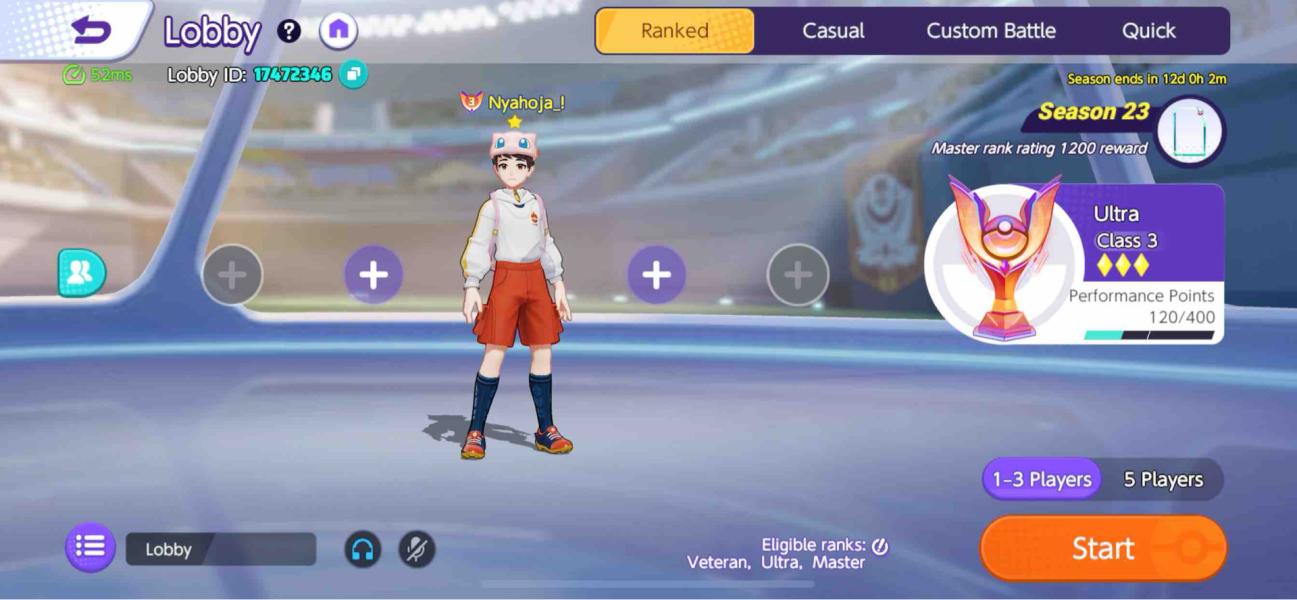
Task: Toggle the headphones voice chat icon
Action: point(362,549)
